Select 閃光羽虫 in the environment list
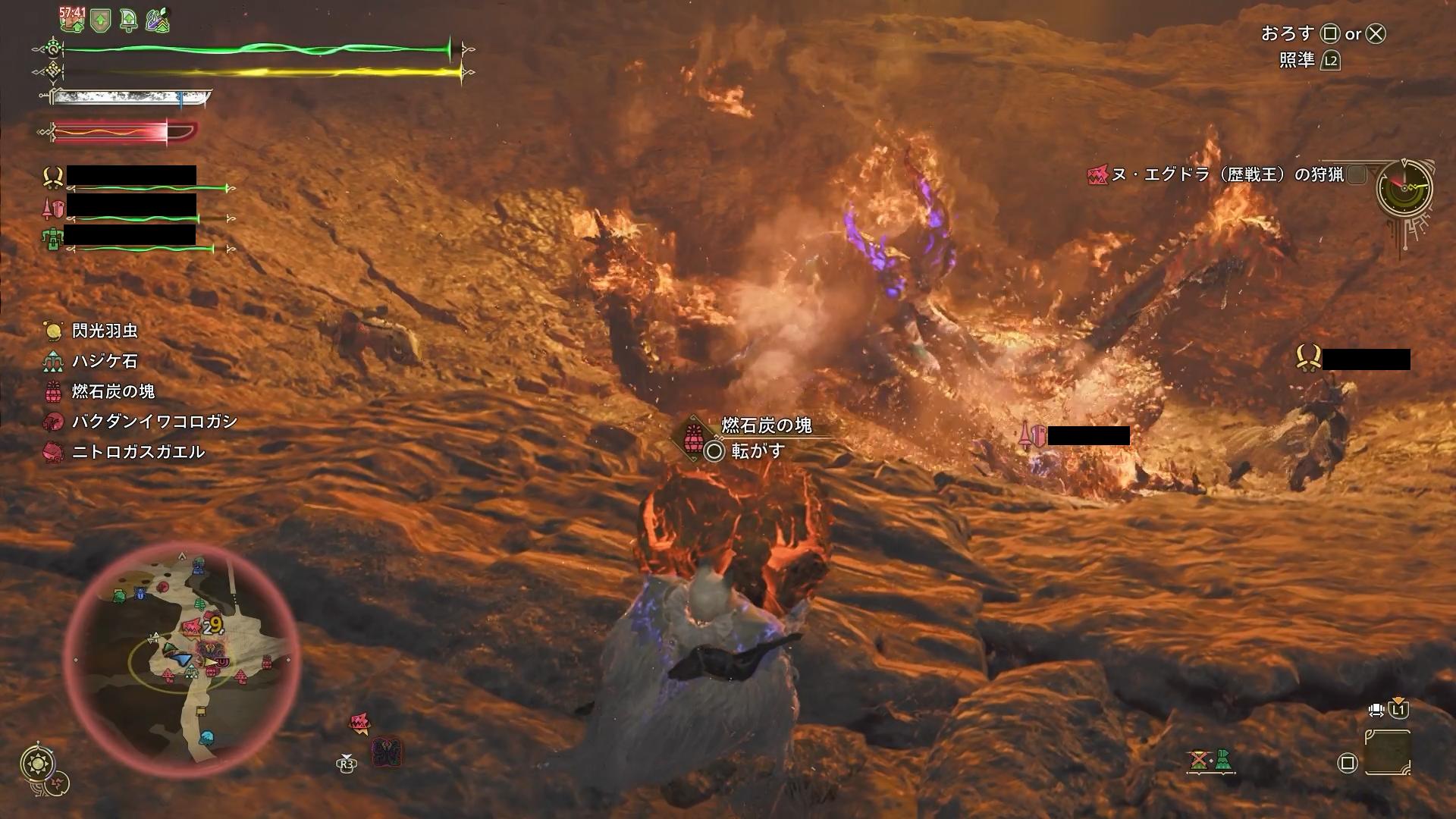The image size is (1456, 819). click(105, 331)
